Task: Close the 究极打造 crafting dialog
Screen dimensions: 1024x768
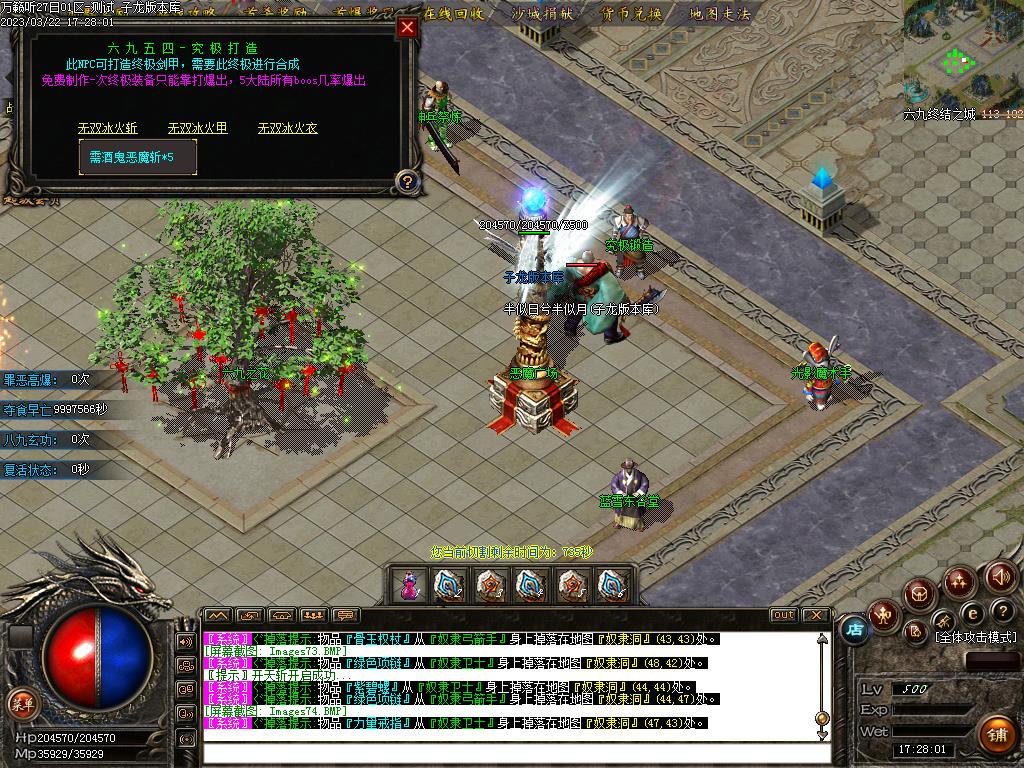Action: pyautogui.click(x=407, y=28)
